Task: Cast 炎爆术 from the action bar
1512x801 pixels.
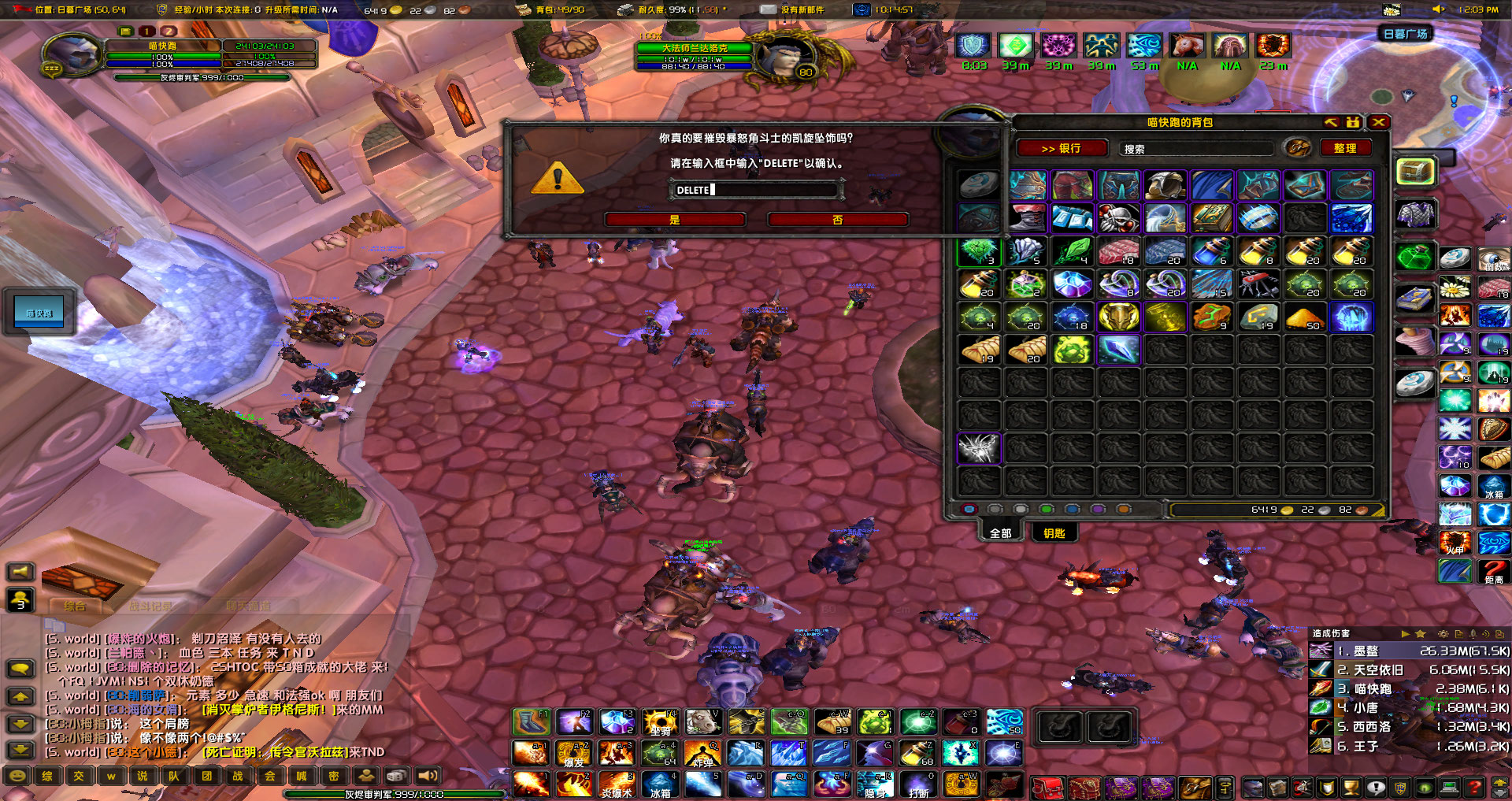Action: (617, 783)
